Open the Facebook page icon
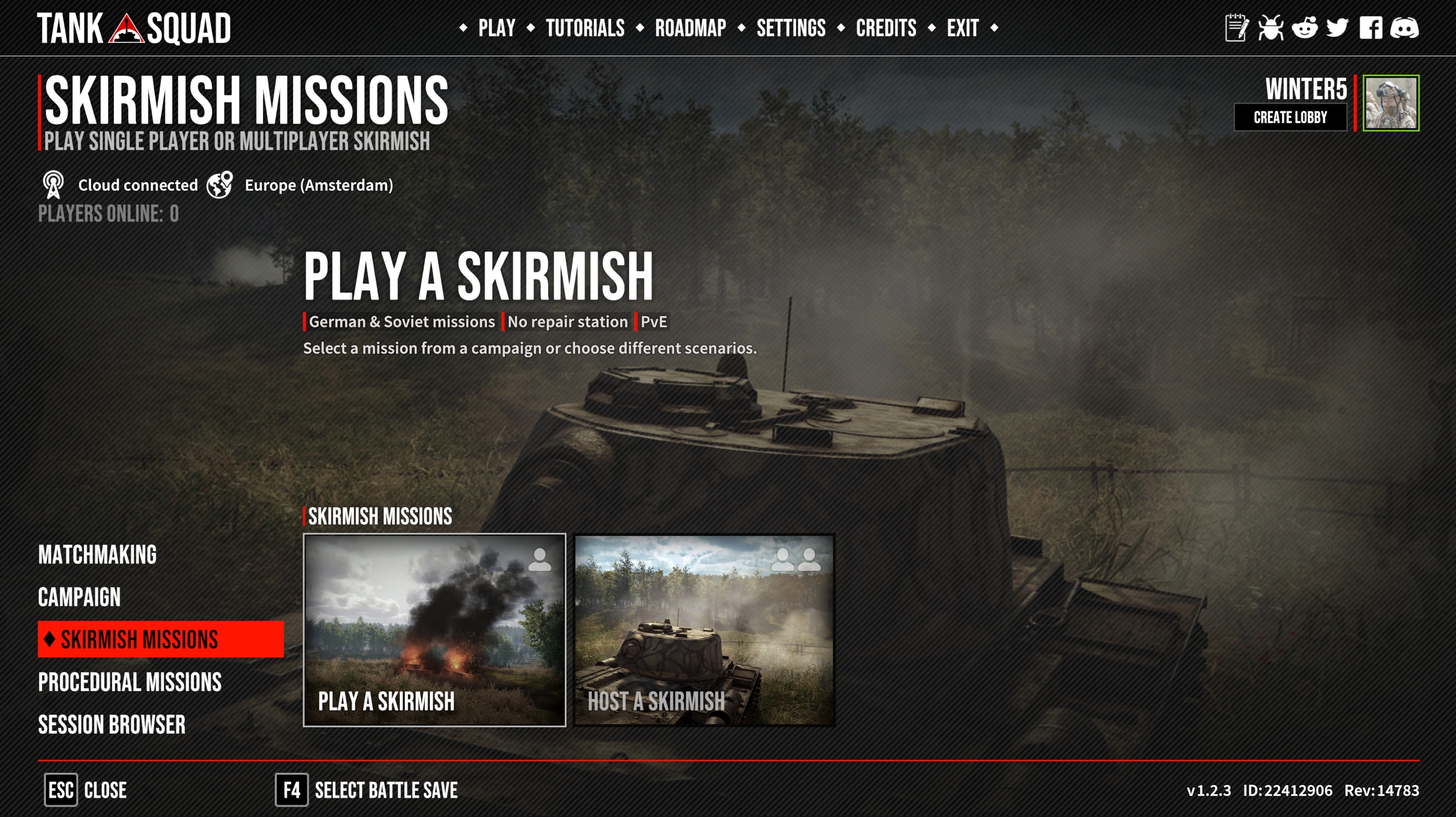Viewport: 1456px width, 817px height. click(1370, 28)
